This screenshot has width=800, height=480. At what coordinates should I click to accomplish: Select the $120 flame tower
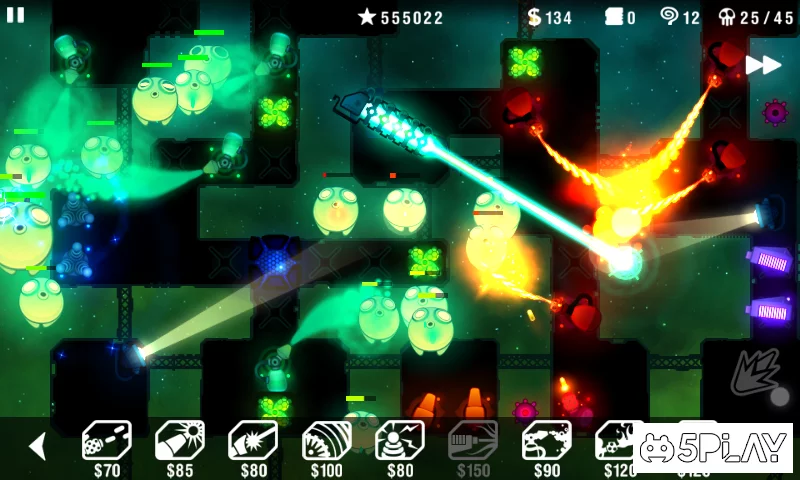(619, 442)
